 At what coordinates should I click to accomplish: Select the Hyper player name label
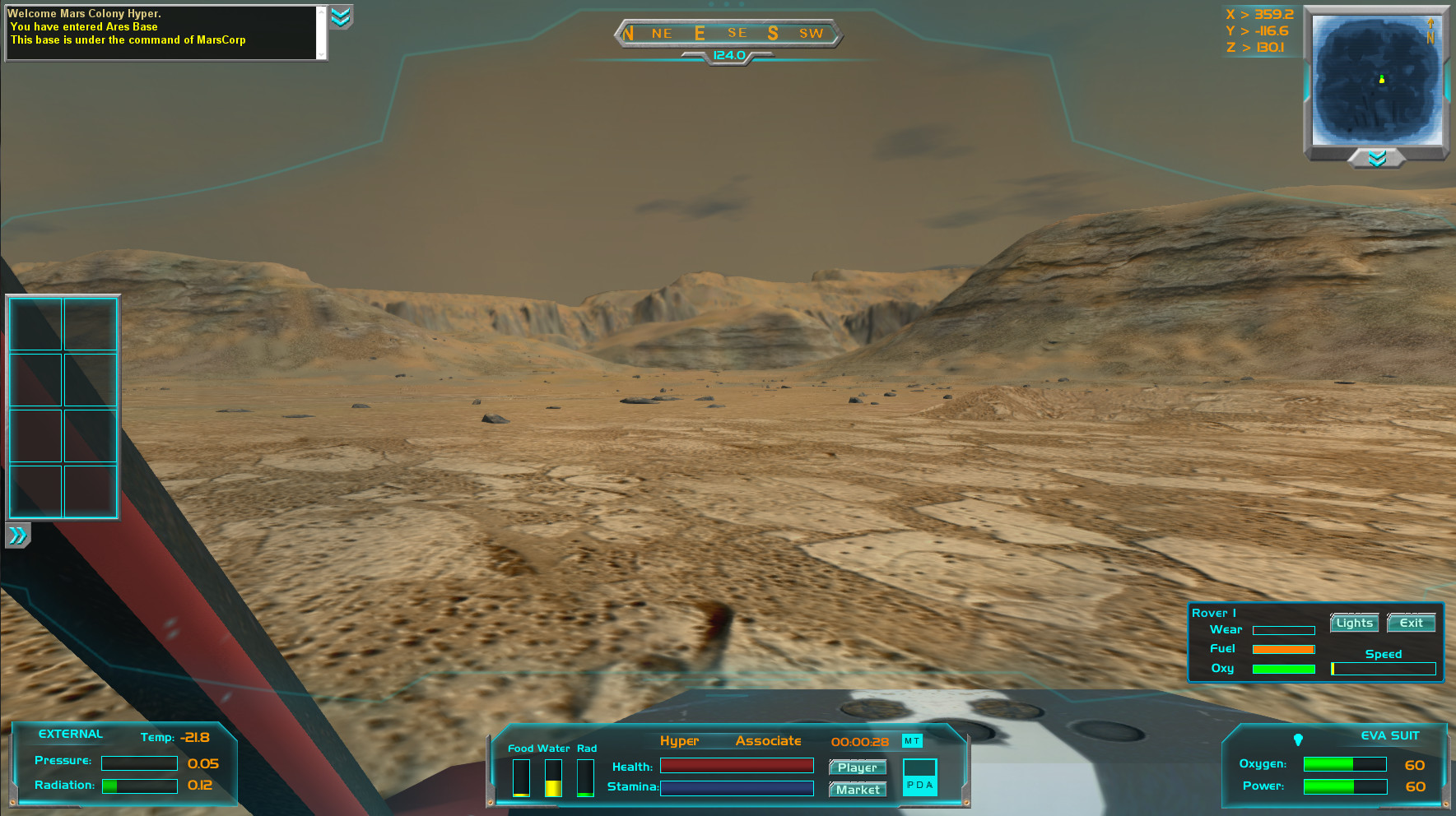680,741
